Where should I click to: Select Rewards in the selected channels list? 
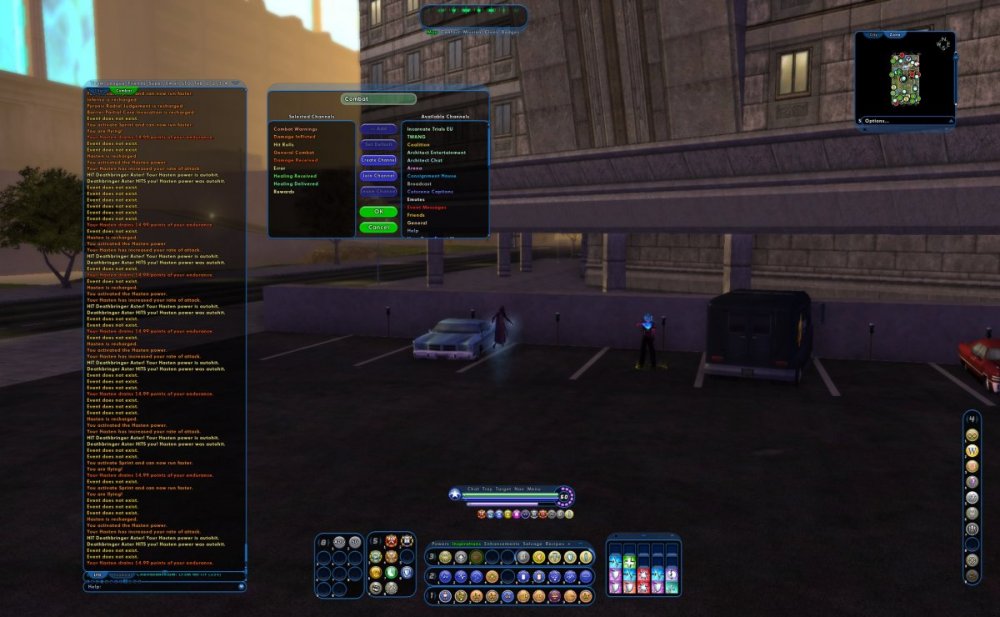[284, 191]
